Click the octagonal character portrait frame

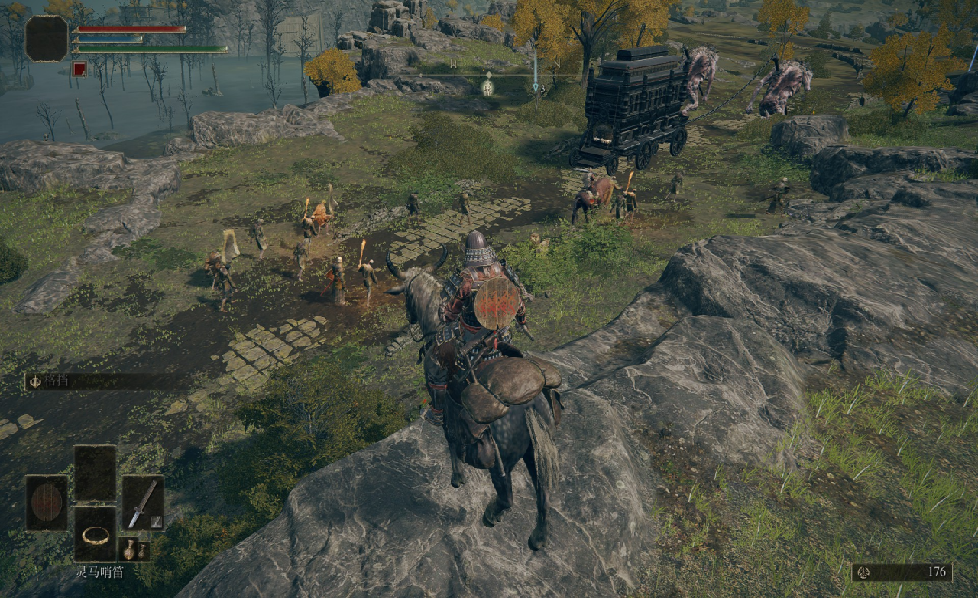pos(46,38)
